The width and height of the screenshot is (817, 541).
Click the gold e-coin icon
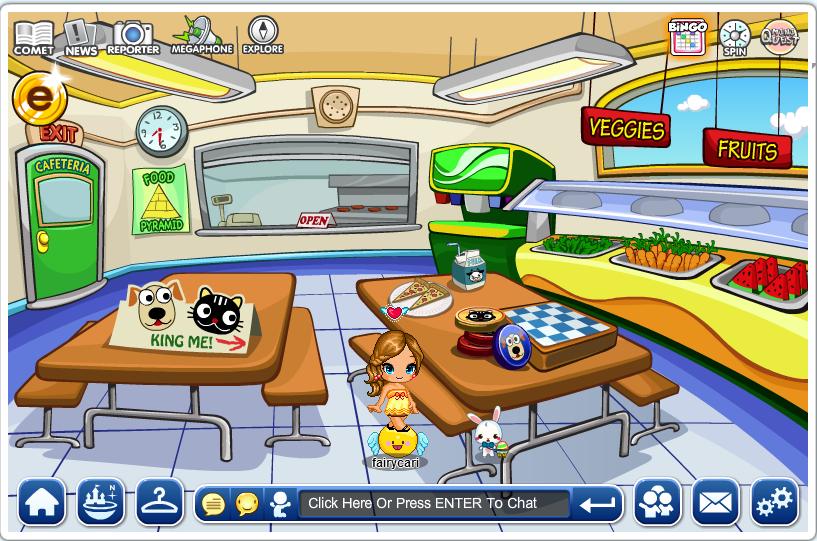point(40,98)
